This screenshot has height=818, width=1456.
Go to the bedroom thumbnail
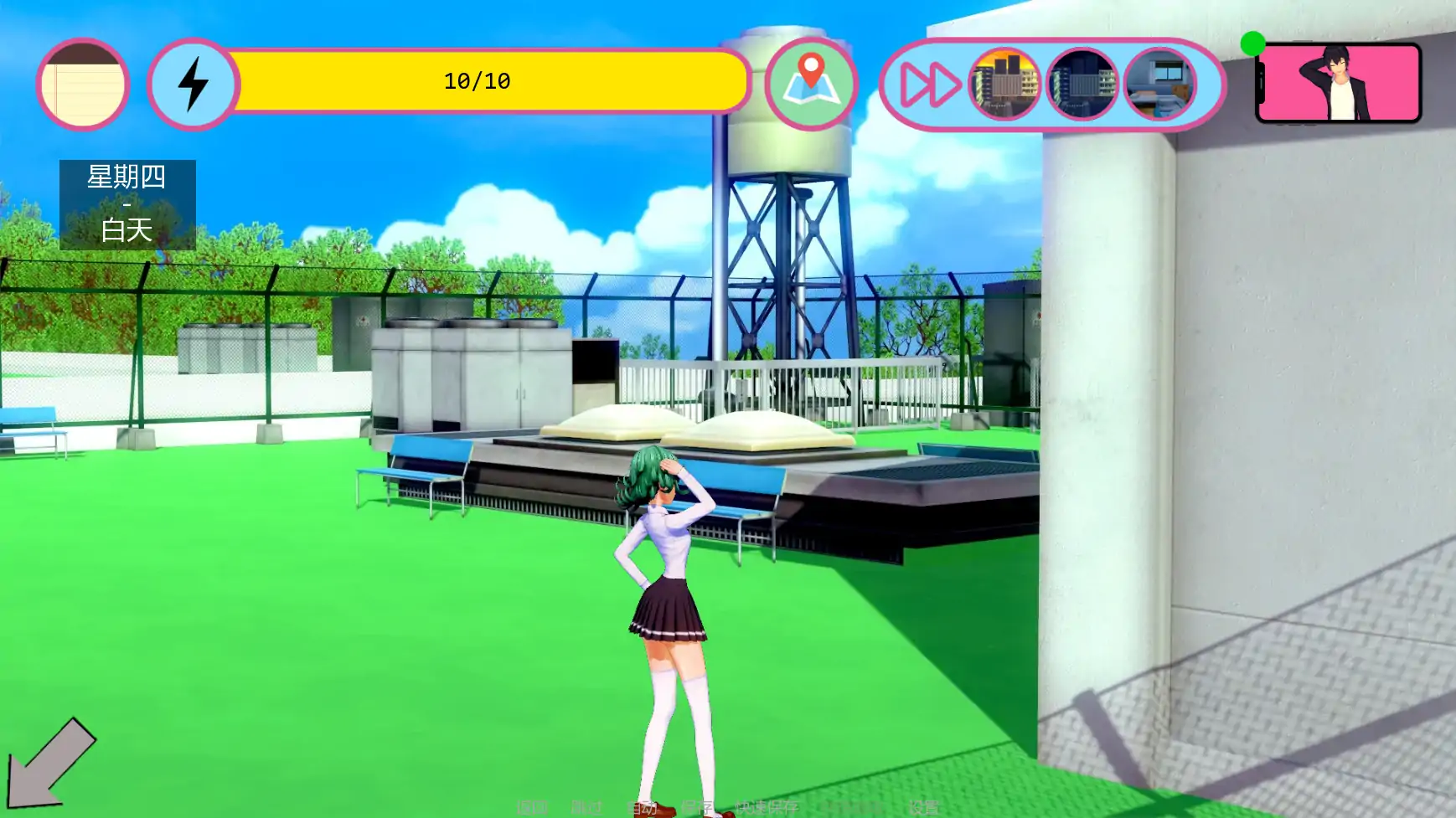(1159, 85)
